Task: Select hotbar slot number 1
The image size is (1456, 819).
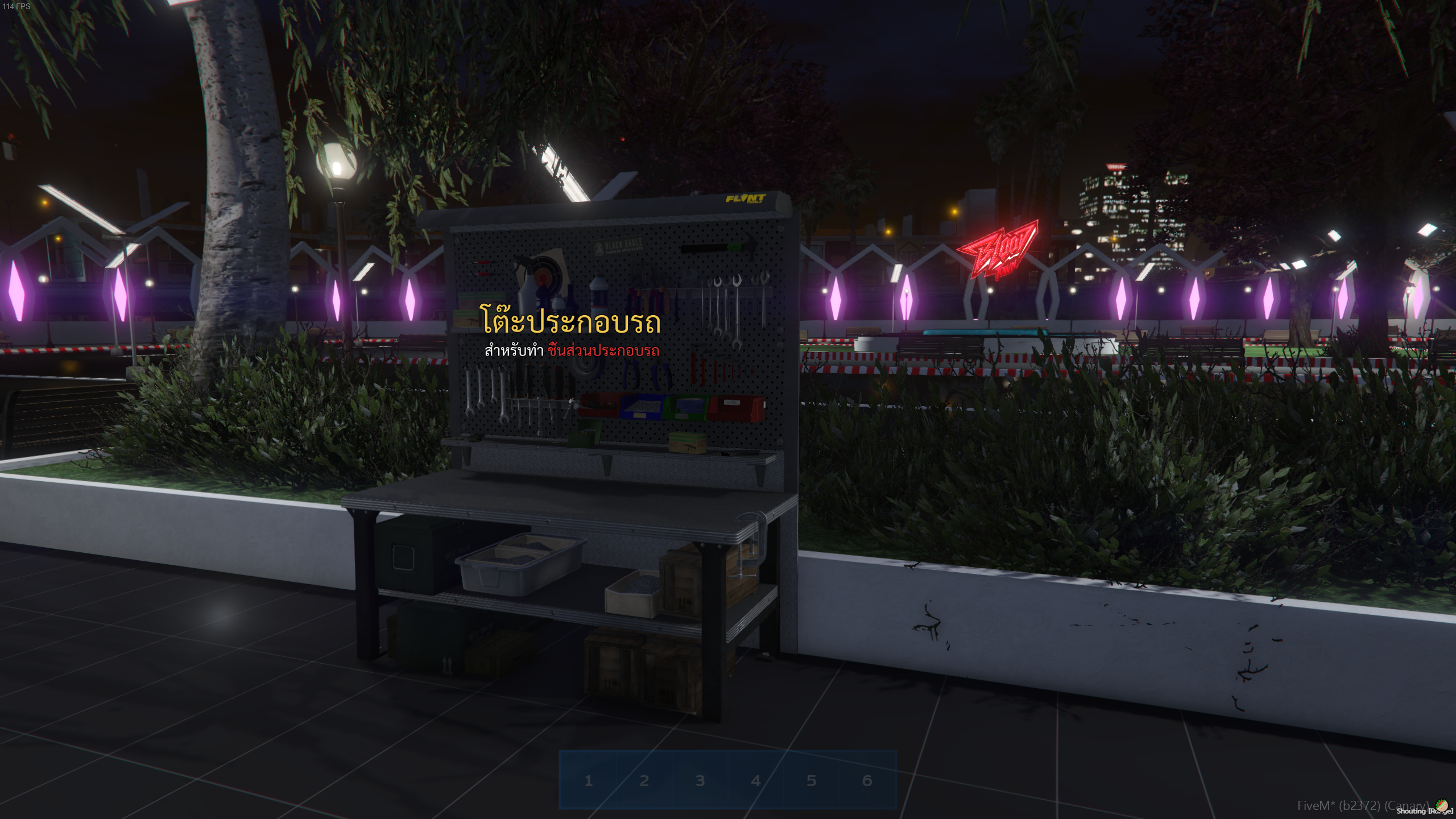Action: tap(588, 780)
